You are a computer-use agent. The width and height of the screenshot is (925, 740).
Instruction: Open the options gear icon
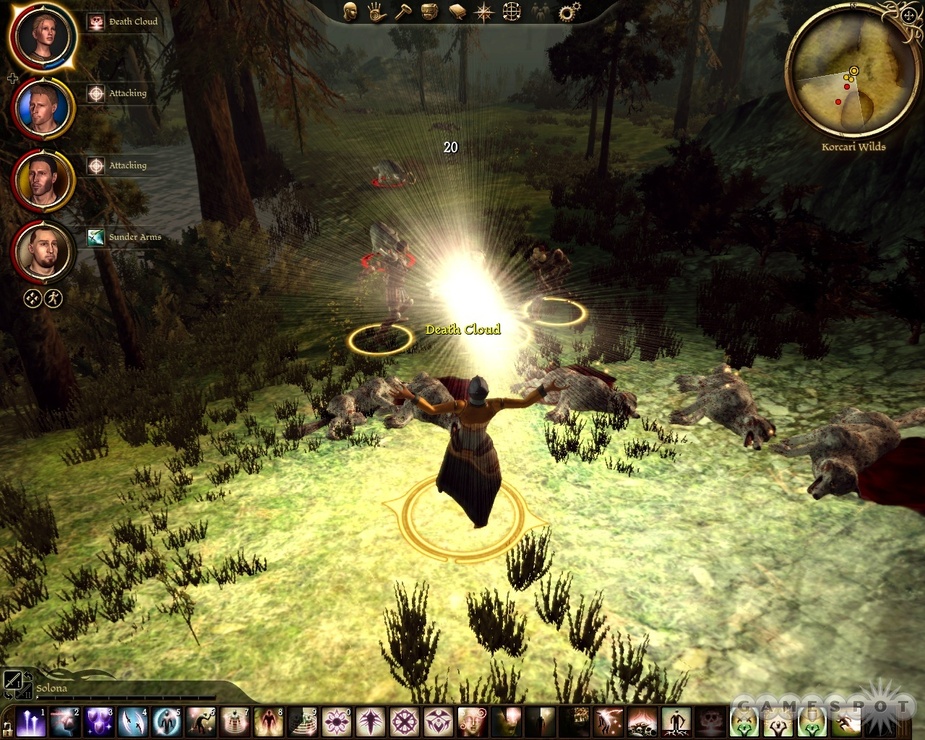(569, 12)
